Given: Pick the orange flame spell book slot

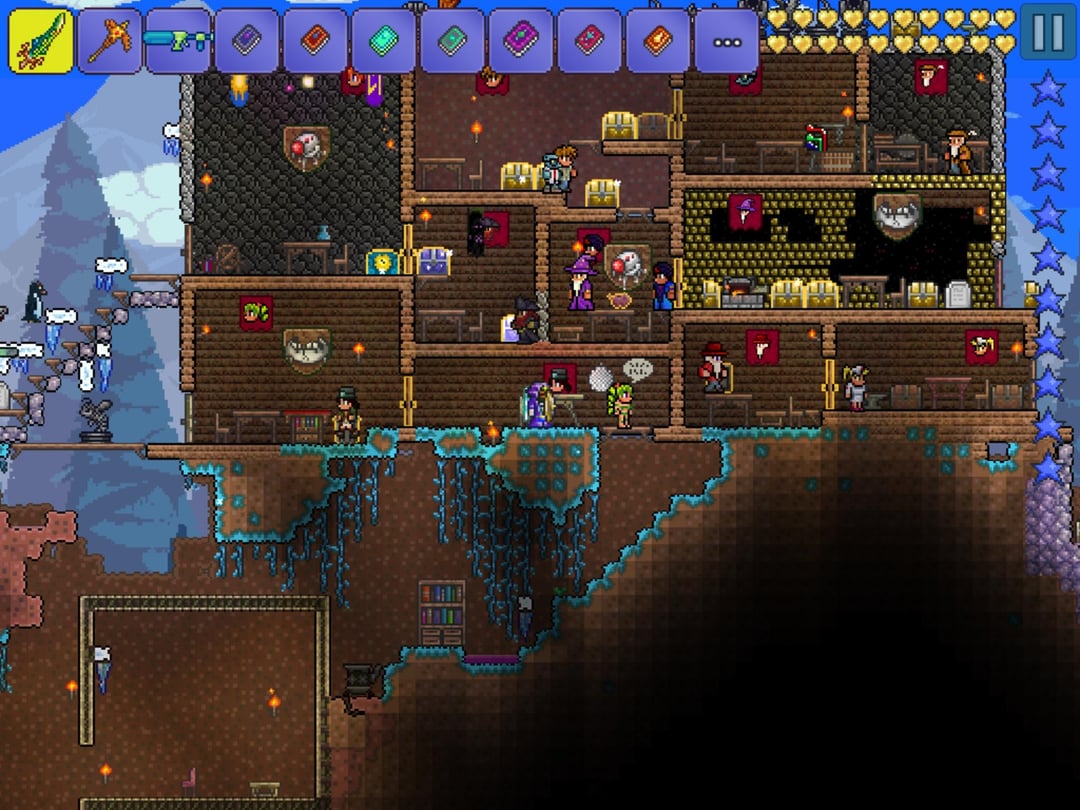Looking at the screenshot, I should pos(658,41).
